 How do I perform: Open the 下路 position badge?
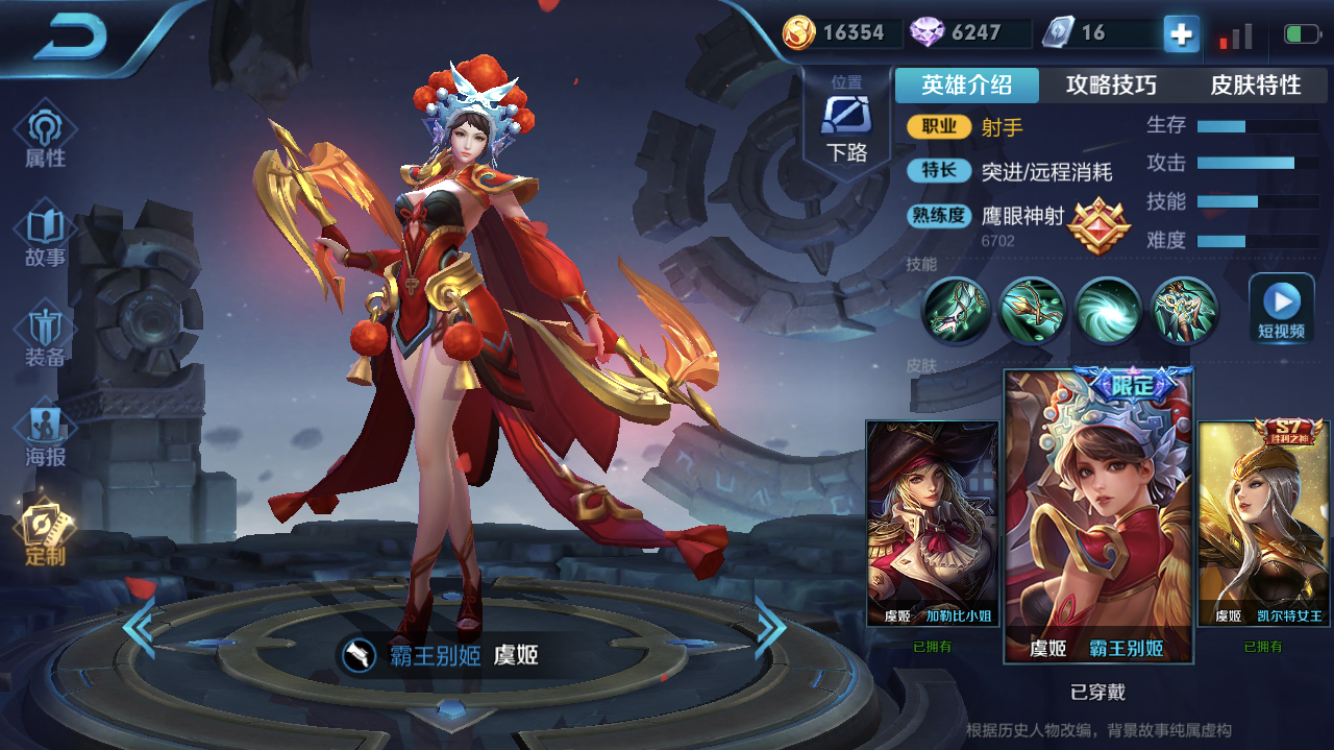coord(846,125)
